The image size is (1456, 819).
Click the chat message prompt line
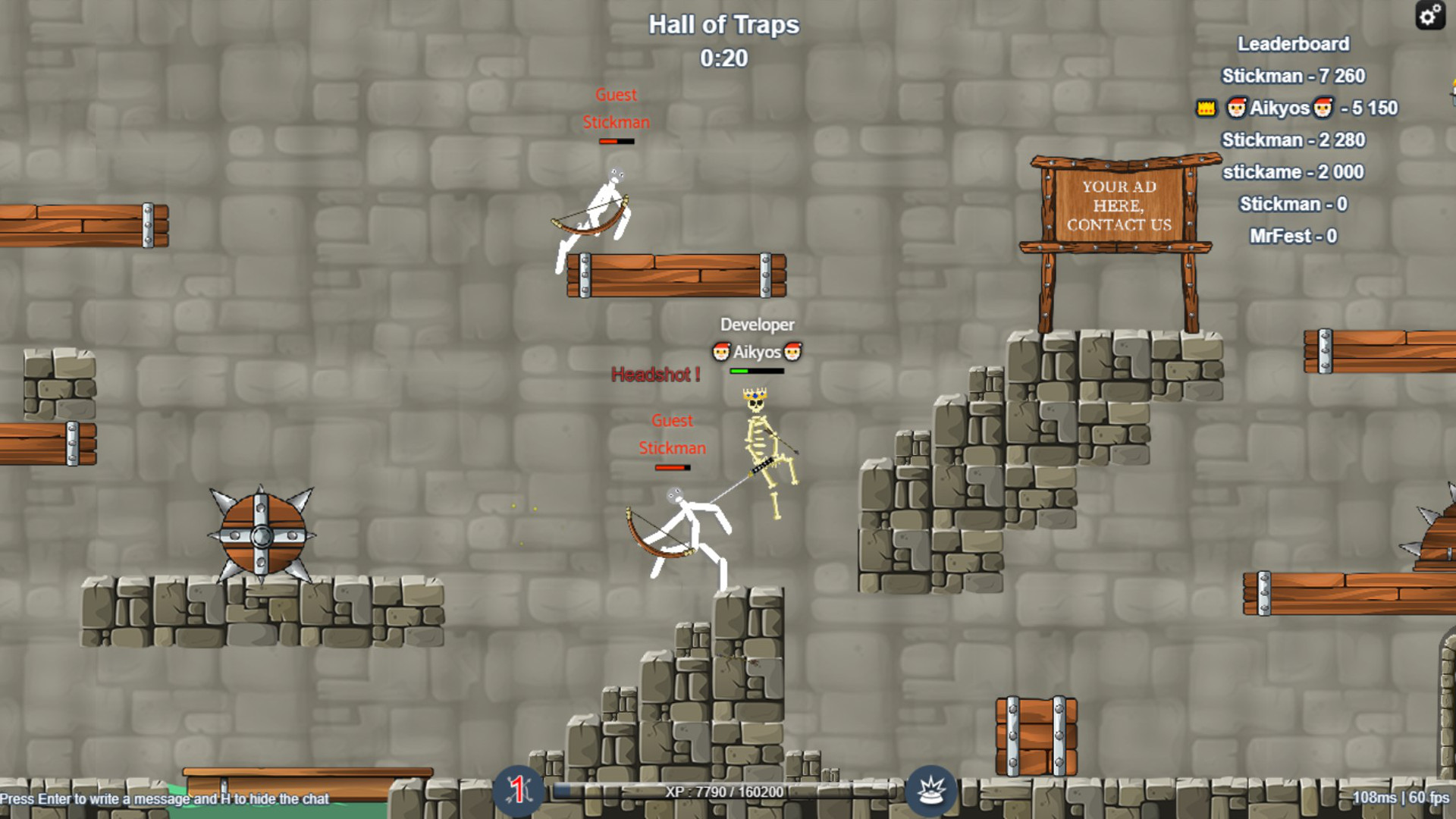coord(165,799)
